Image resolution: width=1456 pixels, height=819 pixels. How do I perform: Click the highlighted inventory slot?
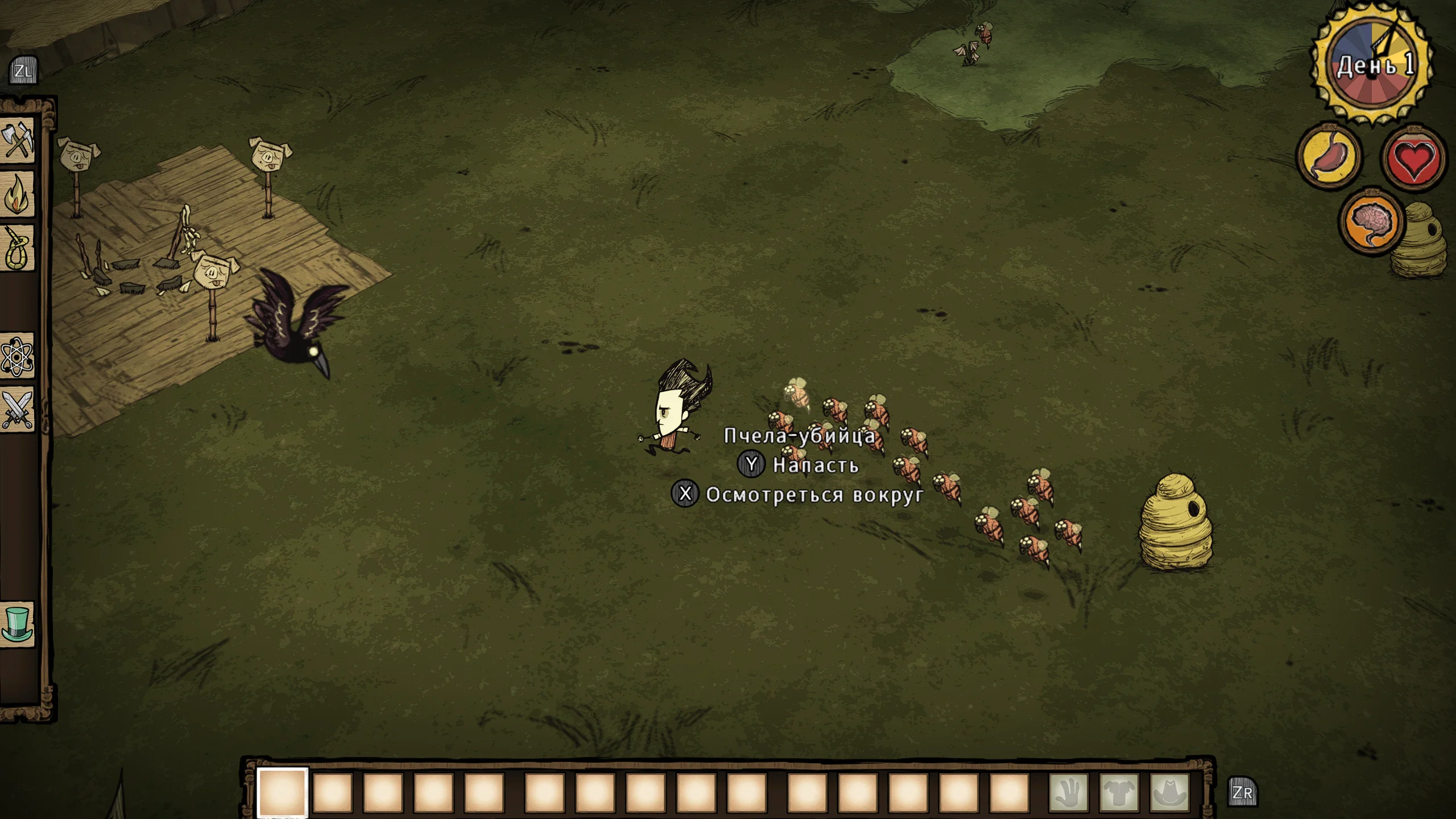(x=283, y=792)
